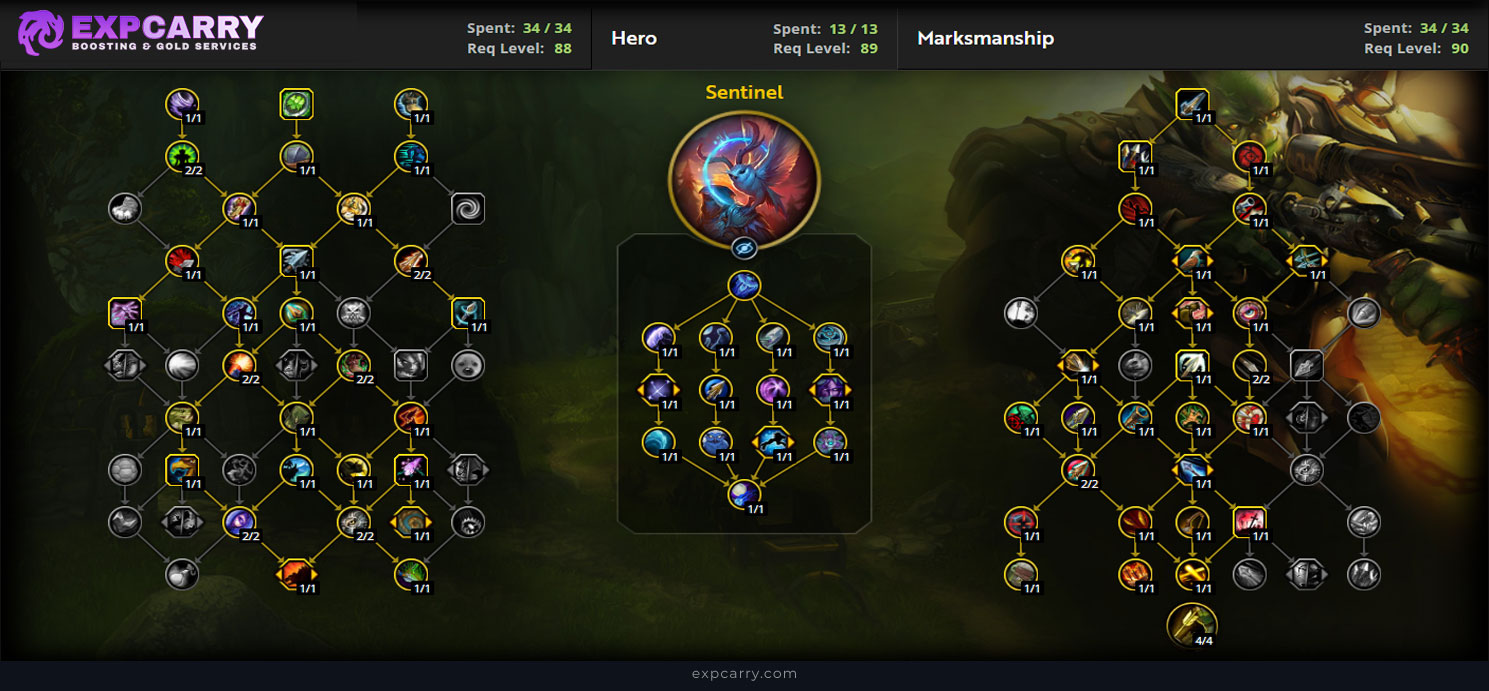Choose the grey swirl talent node
1489x691 pixels.
coord(467,208)
